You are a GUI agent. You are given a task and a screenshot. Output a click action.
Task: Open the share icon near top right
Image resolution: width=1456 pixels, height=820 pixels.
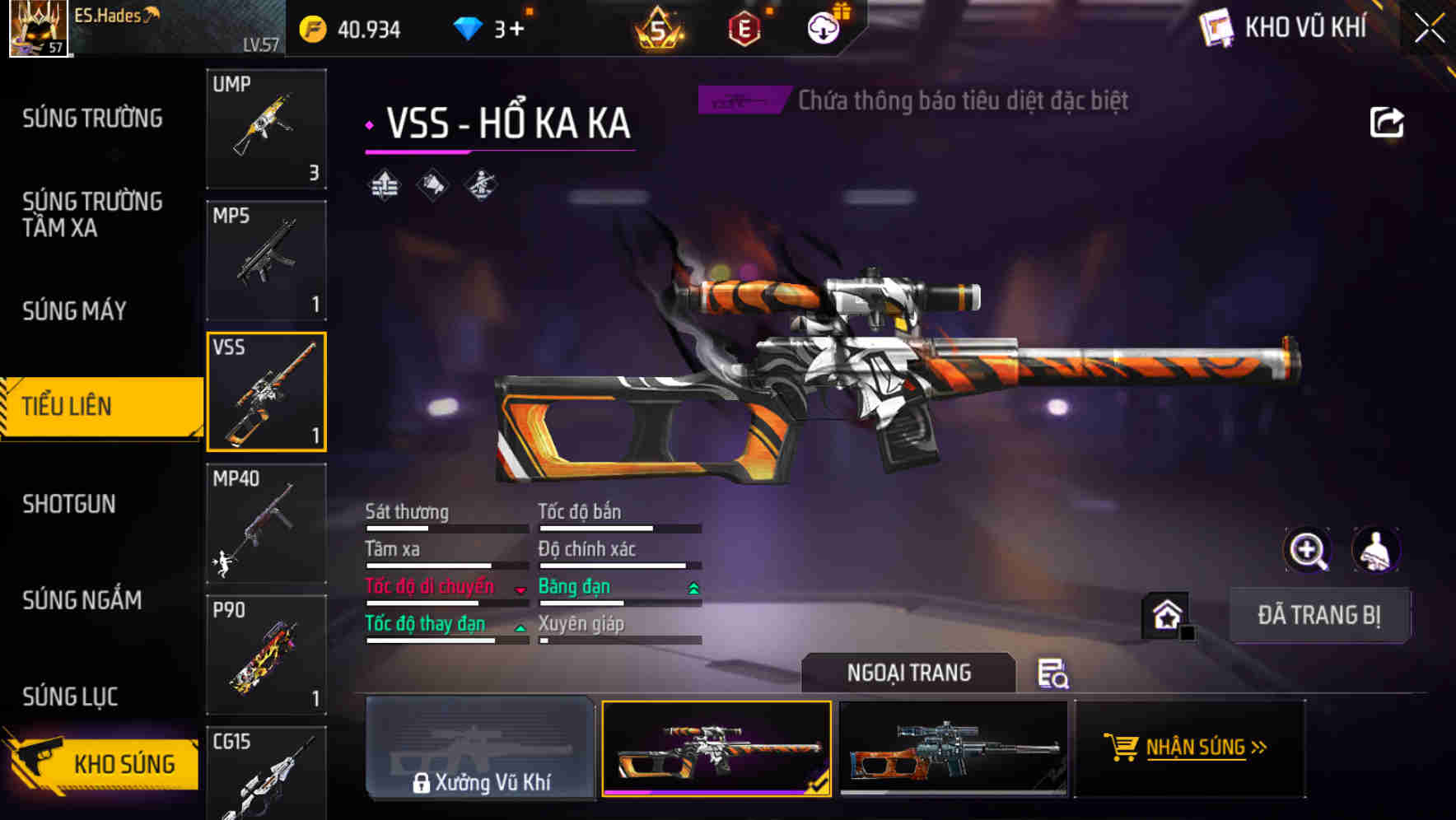coord(1387,122)
